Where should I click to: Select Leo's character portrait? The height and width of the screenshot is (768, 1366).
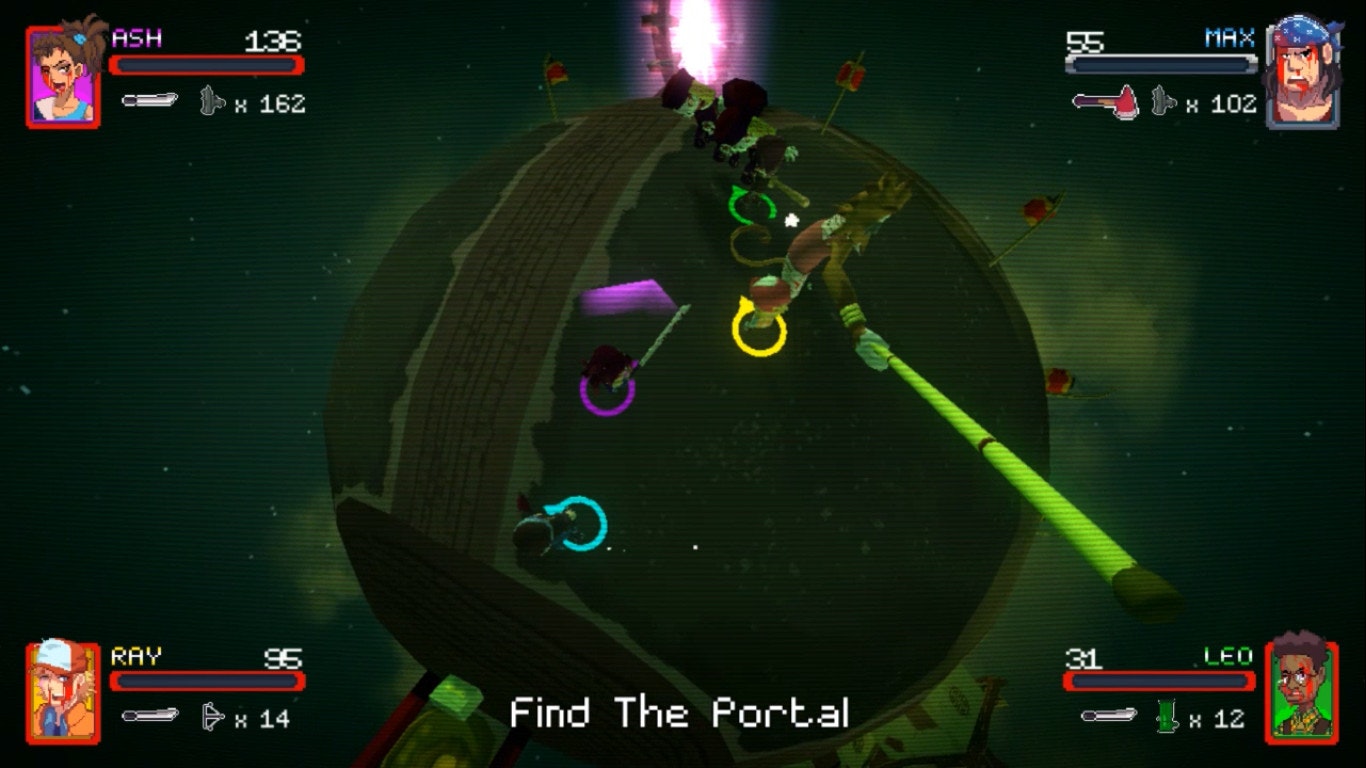click(1301, 692)
